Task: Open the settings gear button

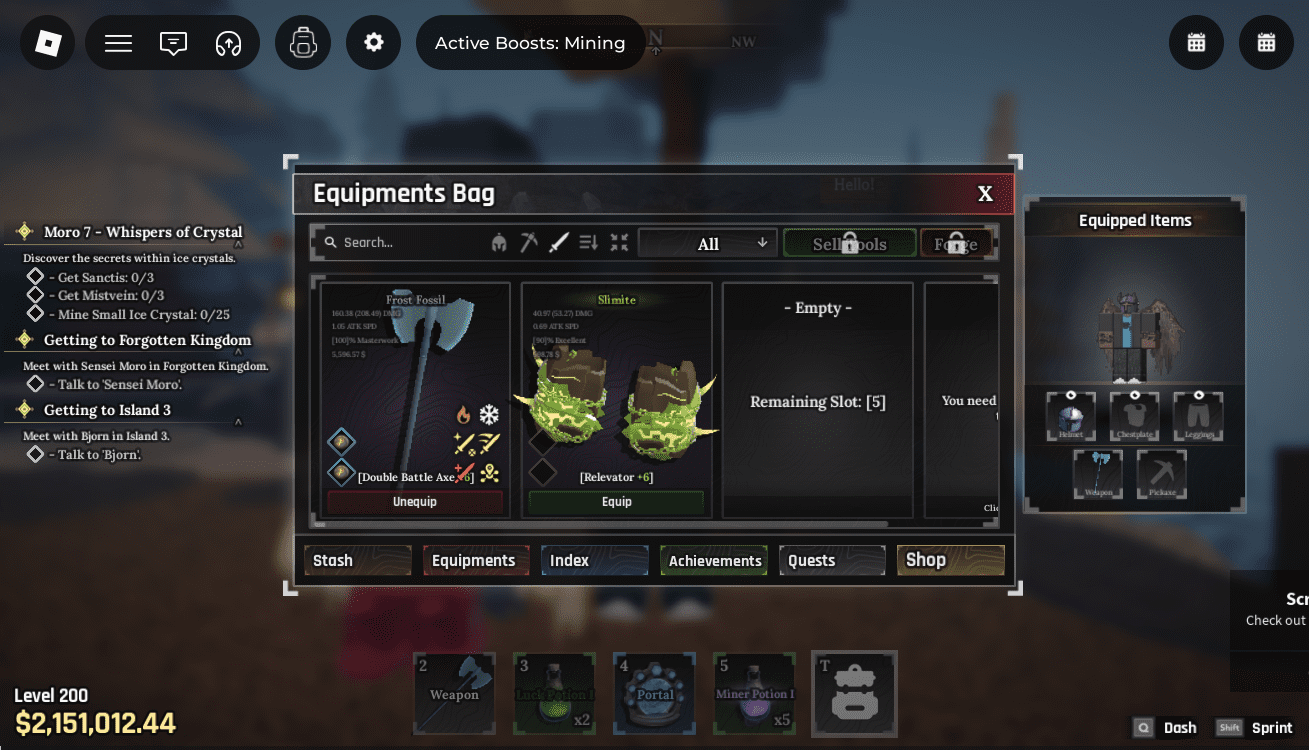Action: [374, 43]
